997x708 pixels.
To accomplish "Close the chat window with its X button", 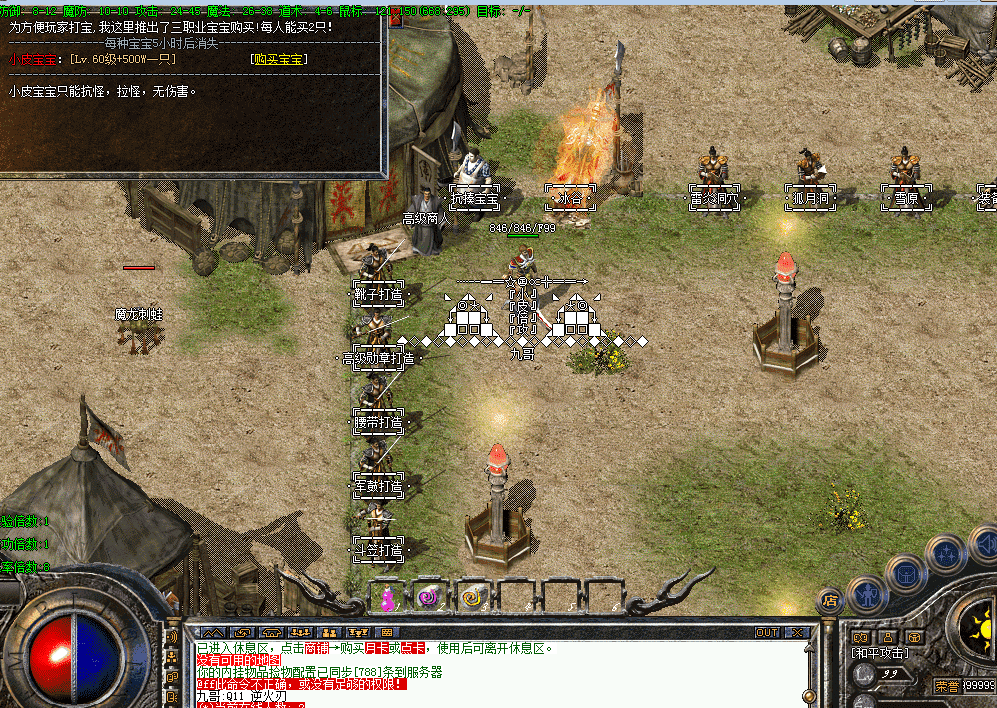I will click(x=796, y=632).
